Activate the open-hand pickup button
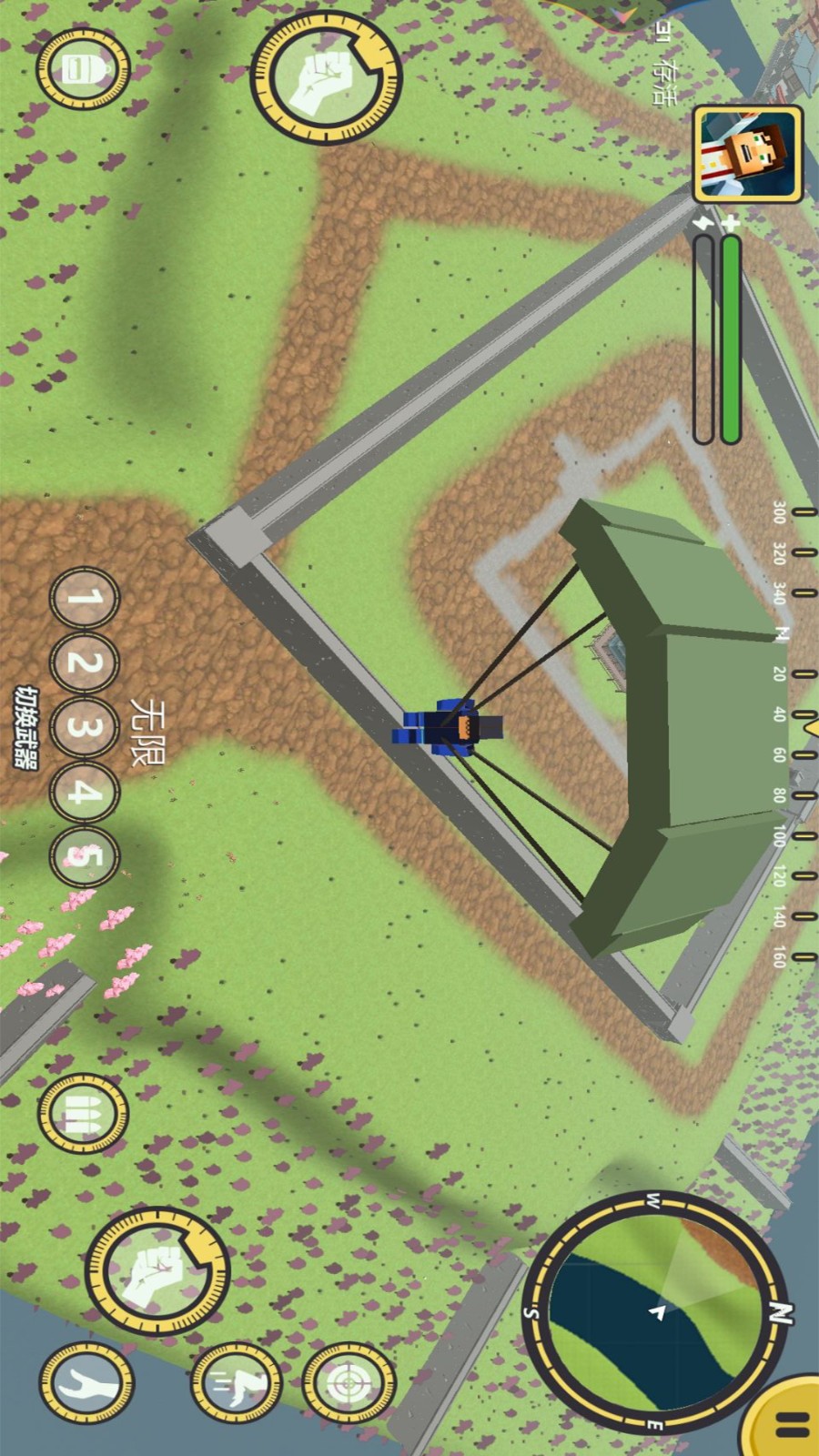The width and height of the screenshot is (819, 1456). pyautogui.click(x=86, y=1383)
